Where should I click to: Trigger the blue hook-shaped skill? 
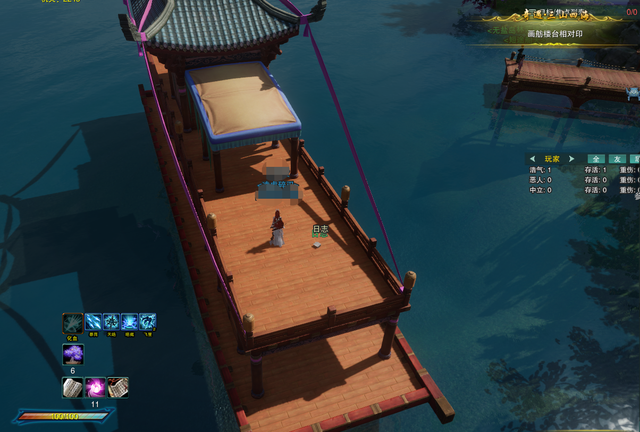coord(147,322)
